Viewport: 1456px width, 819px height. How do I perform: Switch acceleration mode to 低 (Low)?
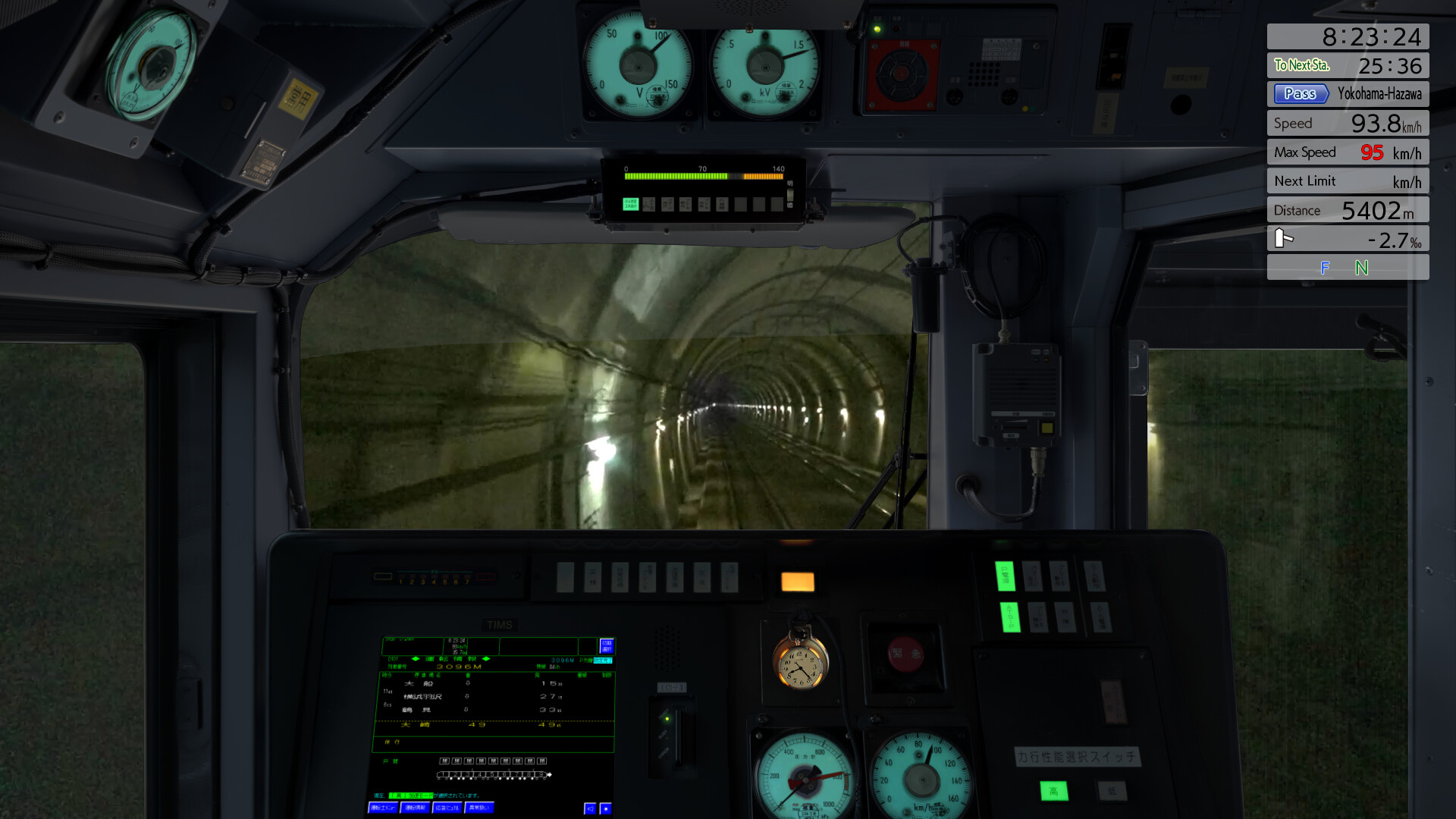coord(1112,792)
